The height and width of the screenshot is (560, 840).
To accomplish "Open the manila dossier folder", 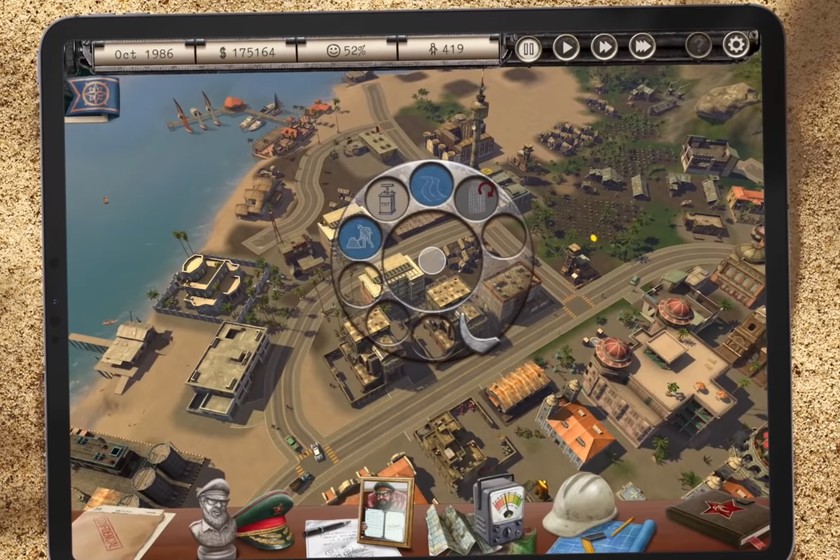I will tap(122, 532).
